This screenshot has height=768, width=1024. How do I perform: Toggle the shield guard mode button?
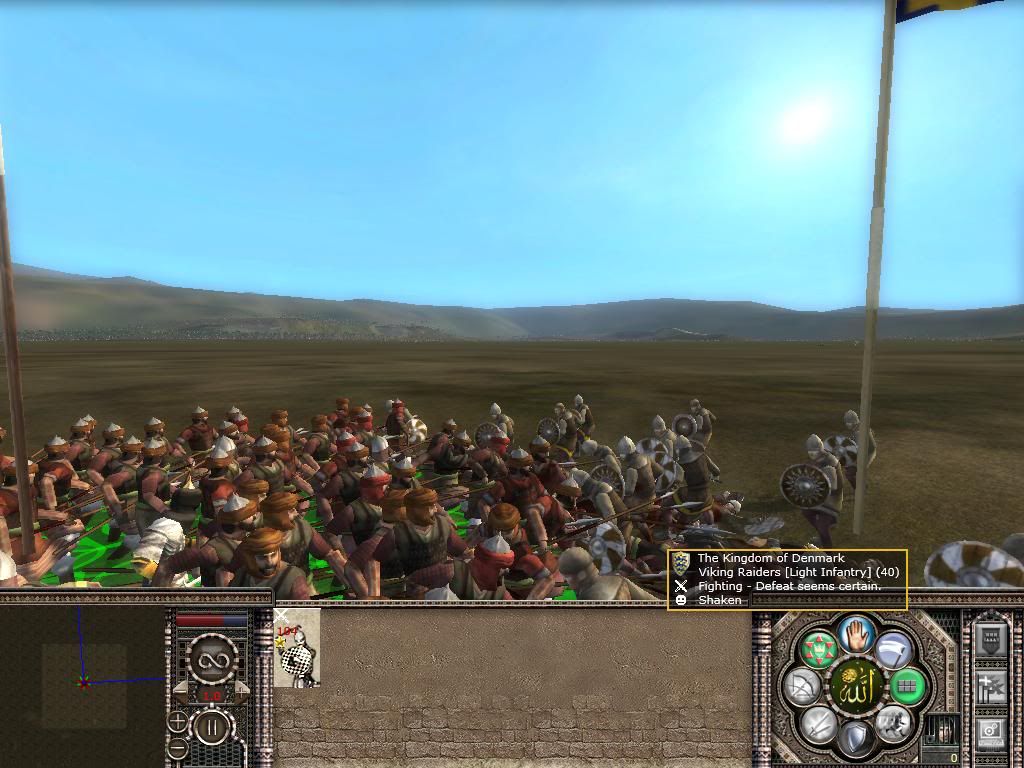click(x=855, y=740)
